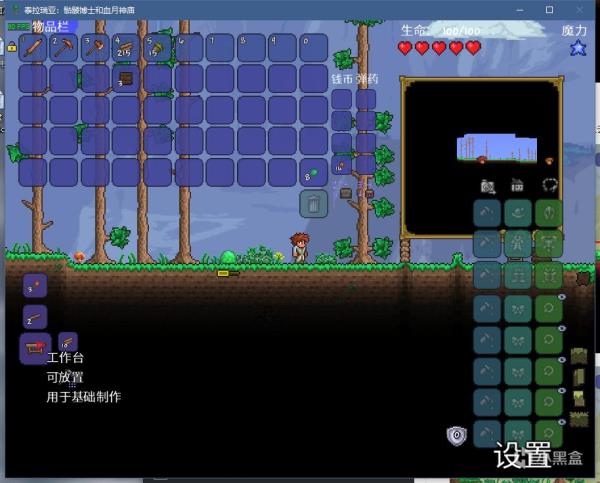This screenshot has width=600, height=483.
Task: Toggle the inventory lock icon
Action: pyautogui.click(x=11, y=46)
